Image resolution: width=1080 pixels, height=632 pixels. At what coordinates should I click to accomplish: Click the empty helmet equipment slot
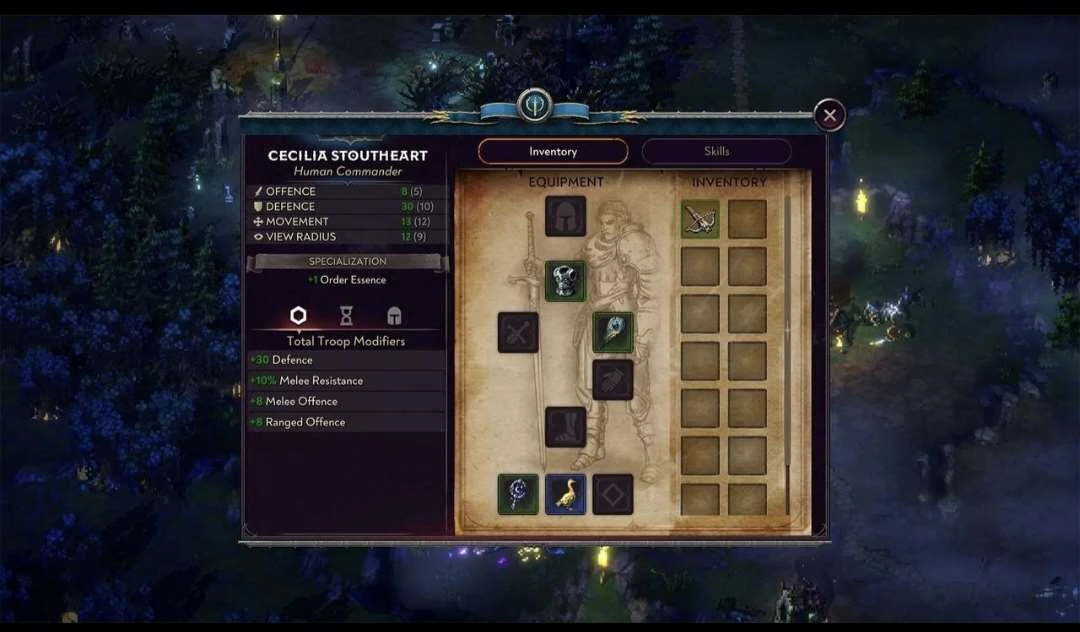coord(565,216)
